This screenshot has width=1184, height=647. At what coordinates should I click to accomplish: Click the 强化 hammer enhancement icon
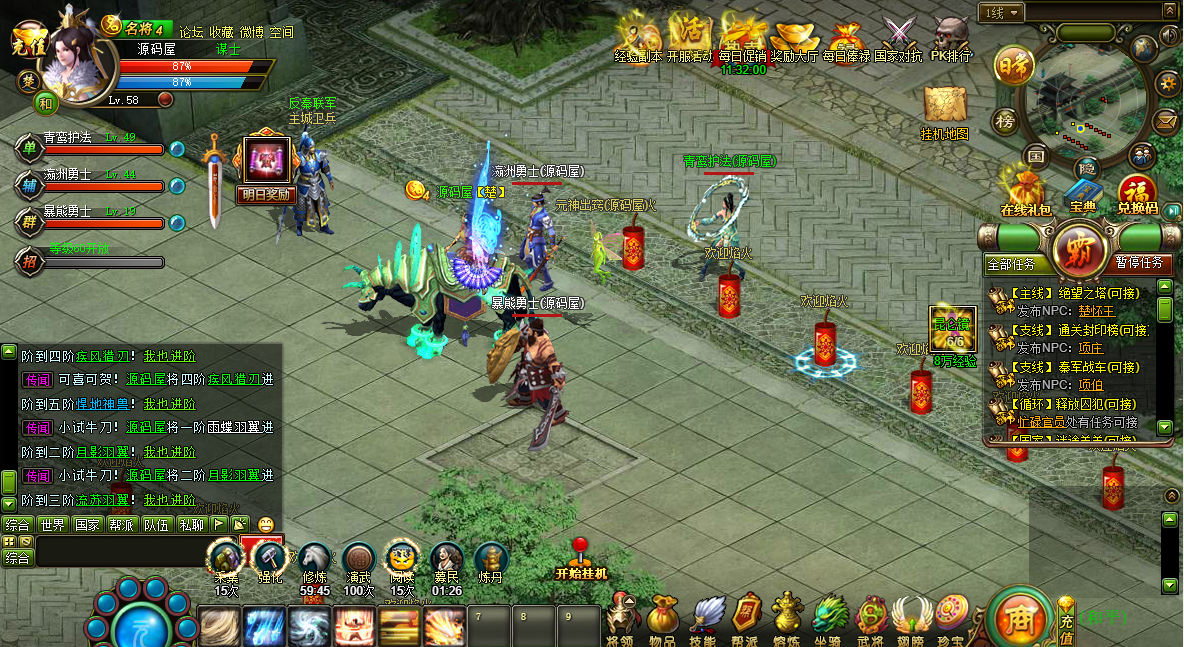click(269, 560)
